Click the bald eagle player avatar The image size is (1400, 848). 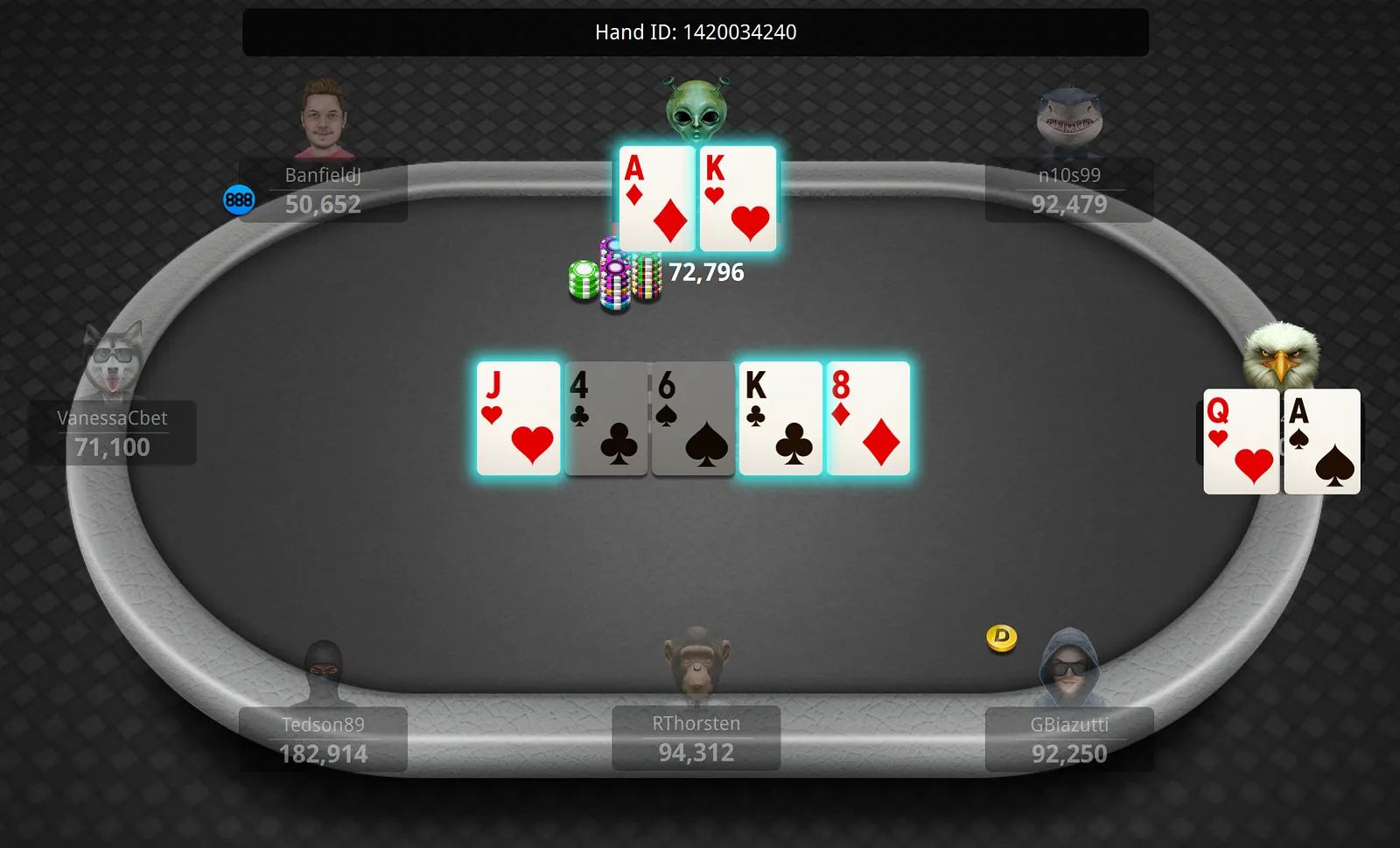click(x=1281, y=354)
